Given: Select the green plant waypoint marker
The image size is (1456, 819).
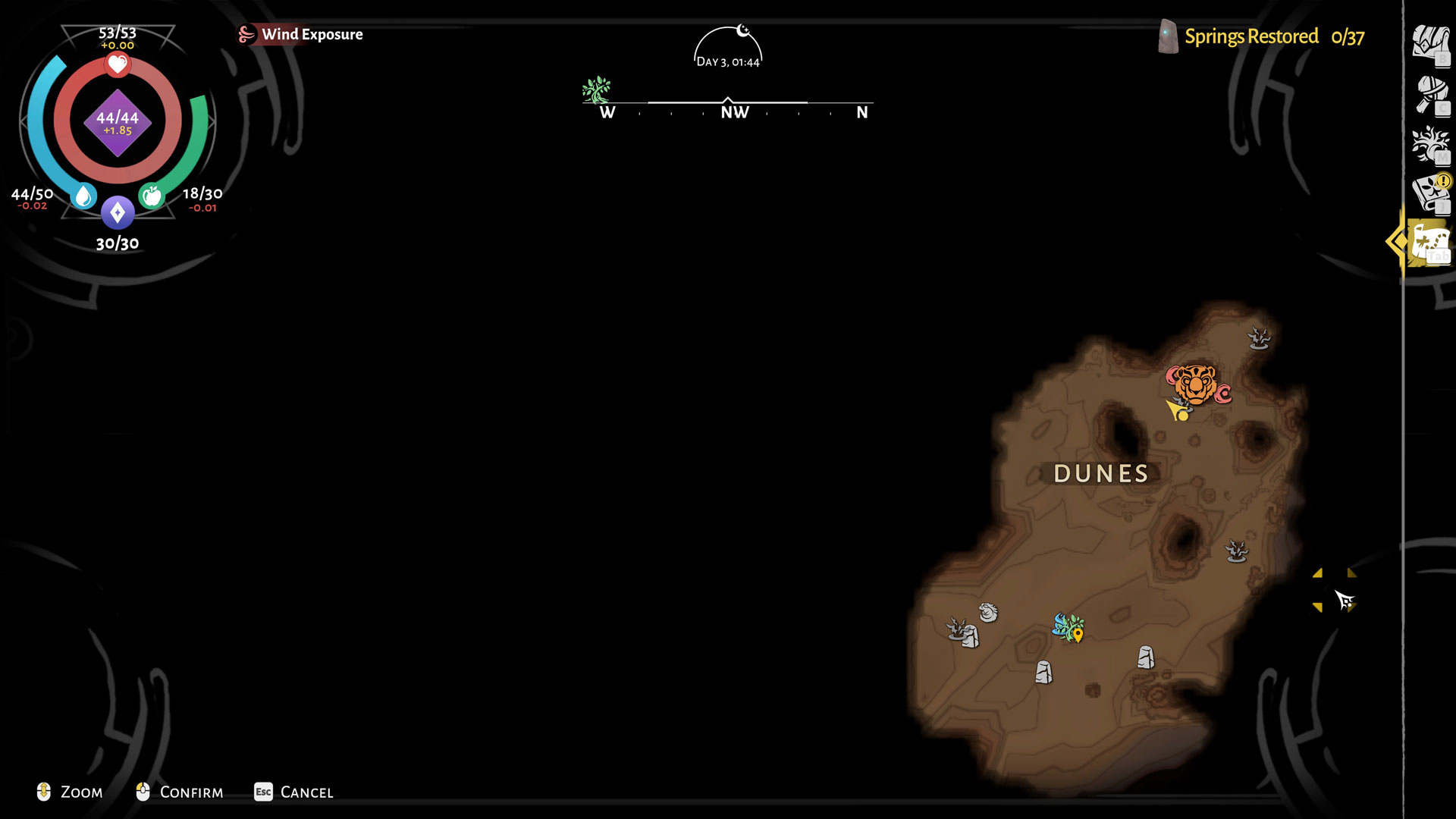Looking at the screenshot, I should pos(1069,628).
